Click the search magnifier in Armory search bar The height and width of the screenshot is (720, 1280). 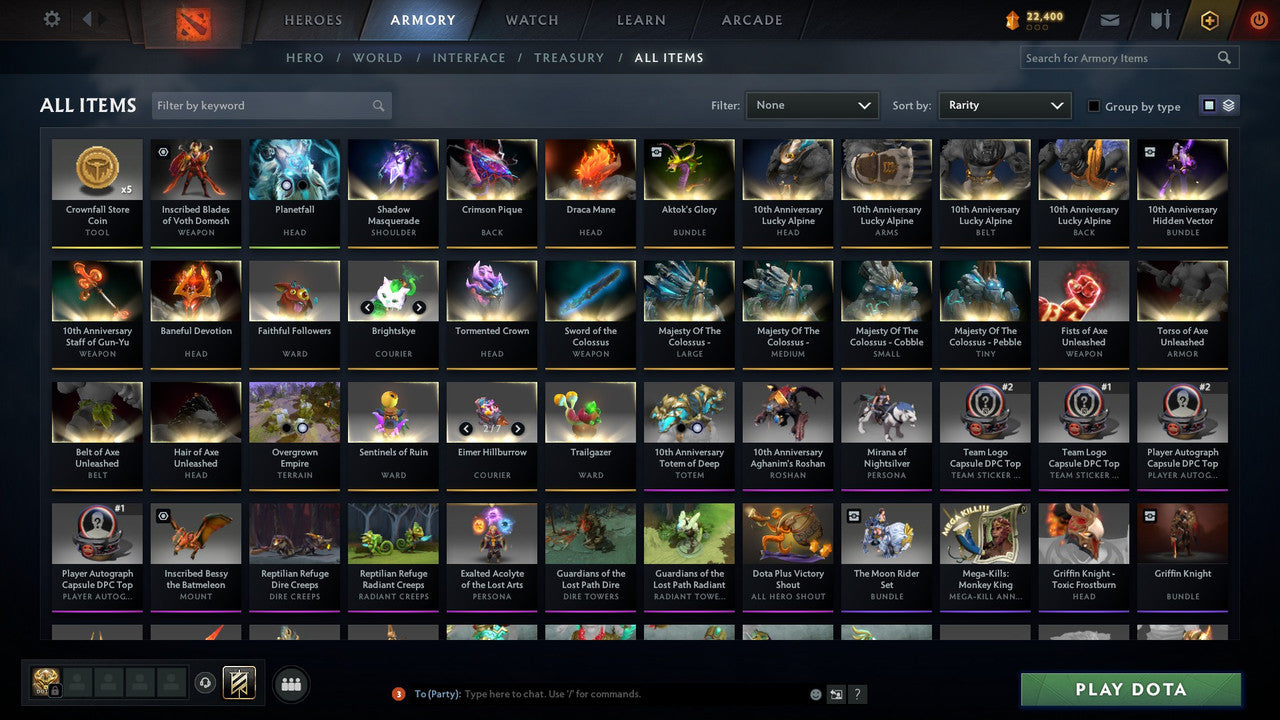pos(1224,57)
